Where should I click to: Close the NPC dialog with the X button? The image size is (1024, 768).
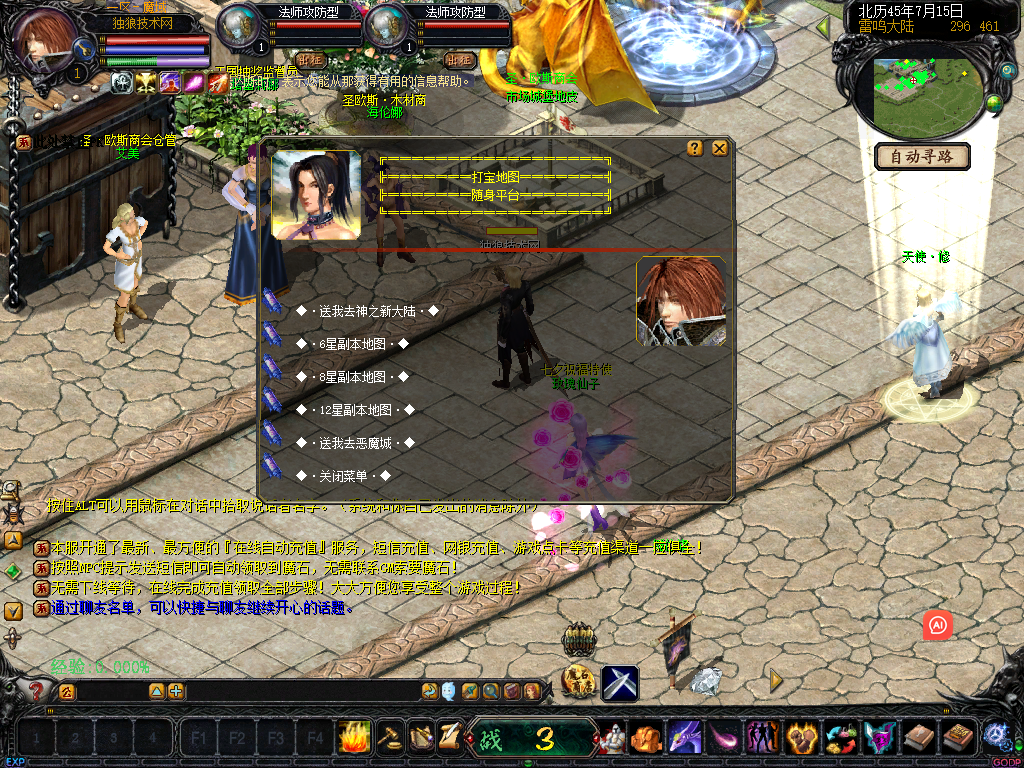719,148
